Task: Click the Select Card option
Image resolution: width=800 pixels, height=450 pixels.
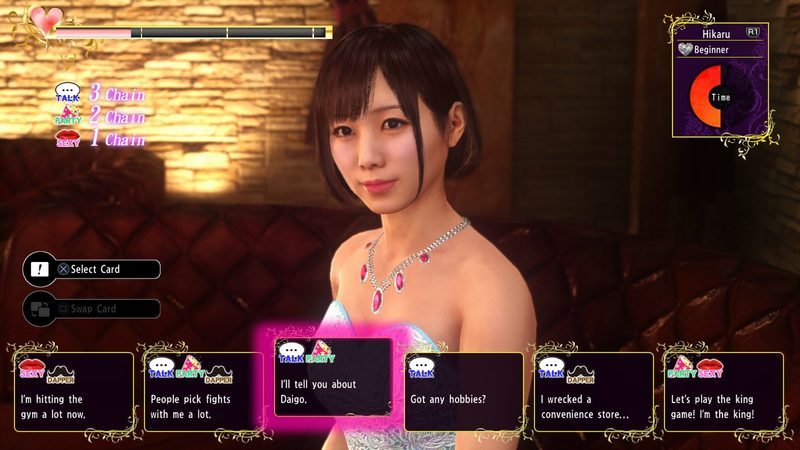Action: pyautogui.click(x=95, y=269)
